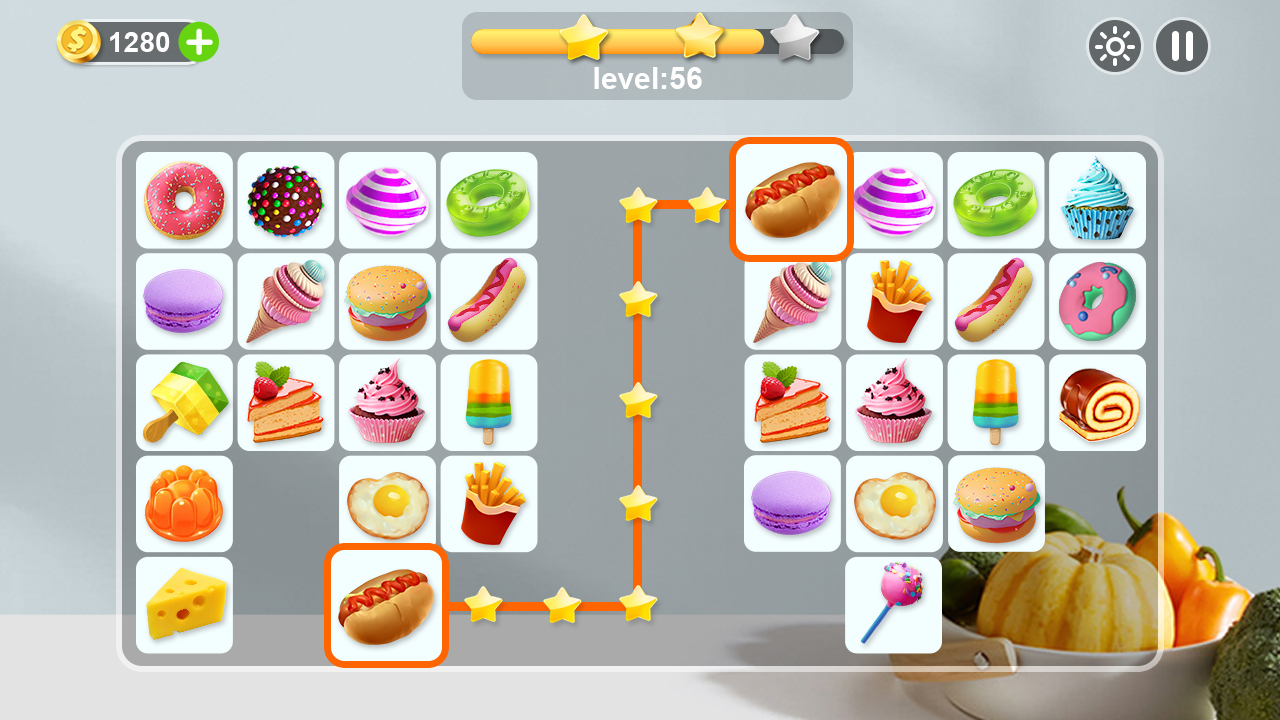Tap the green donut tile at top right
The image size is (1280, 720).
click(996, 199)
